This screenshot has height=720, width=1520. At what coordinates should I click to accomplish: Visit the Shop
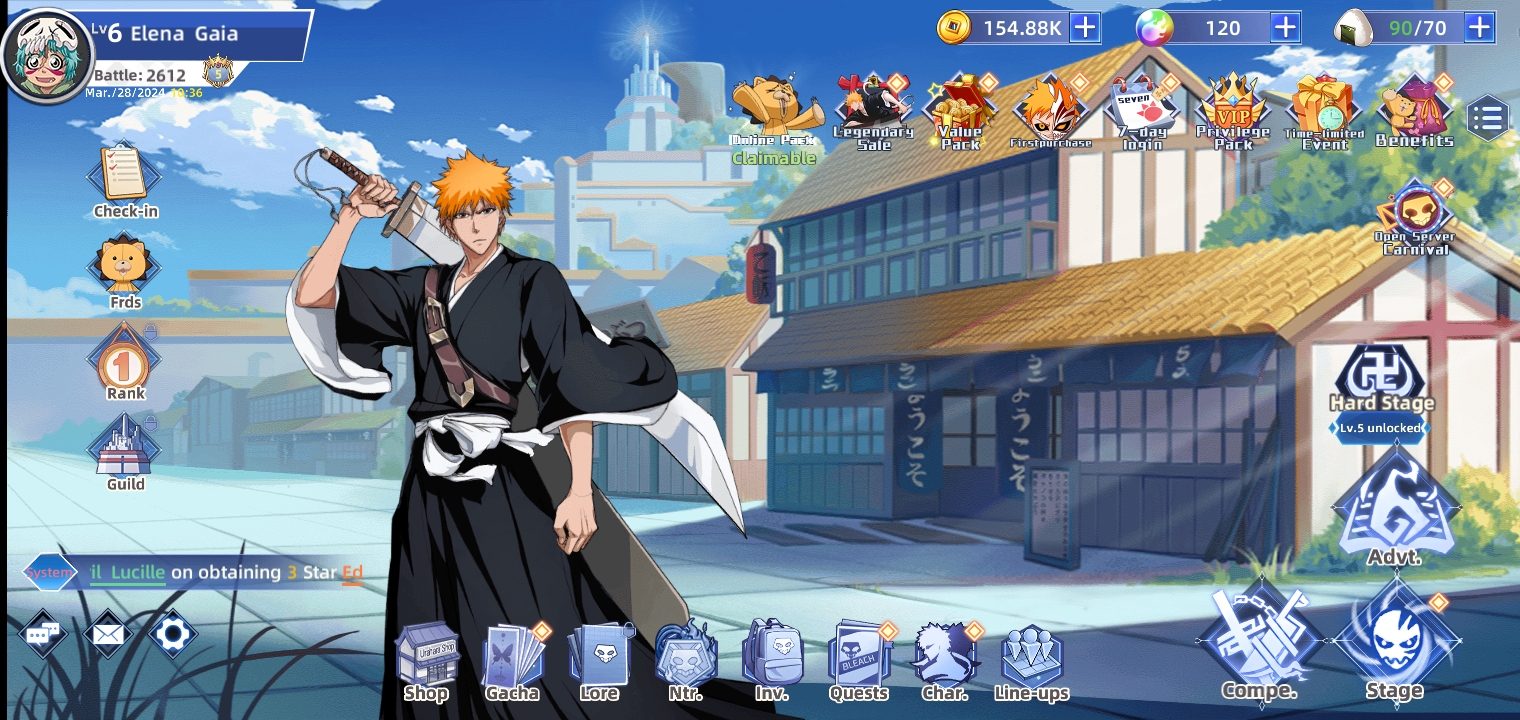coord(427,660)
